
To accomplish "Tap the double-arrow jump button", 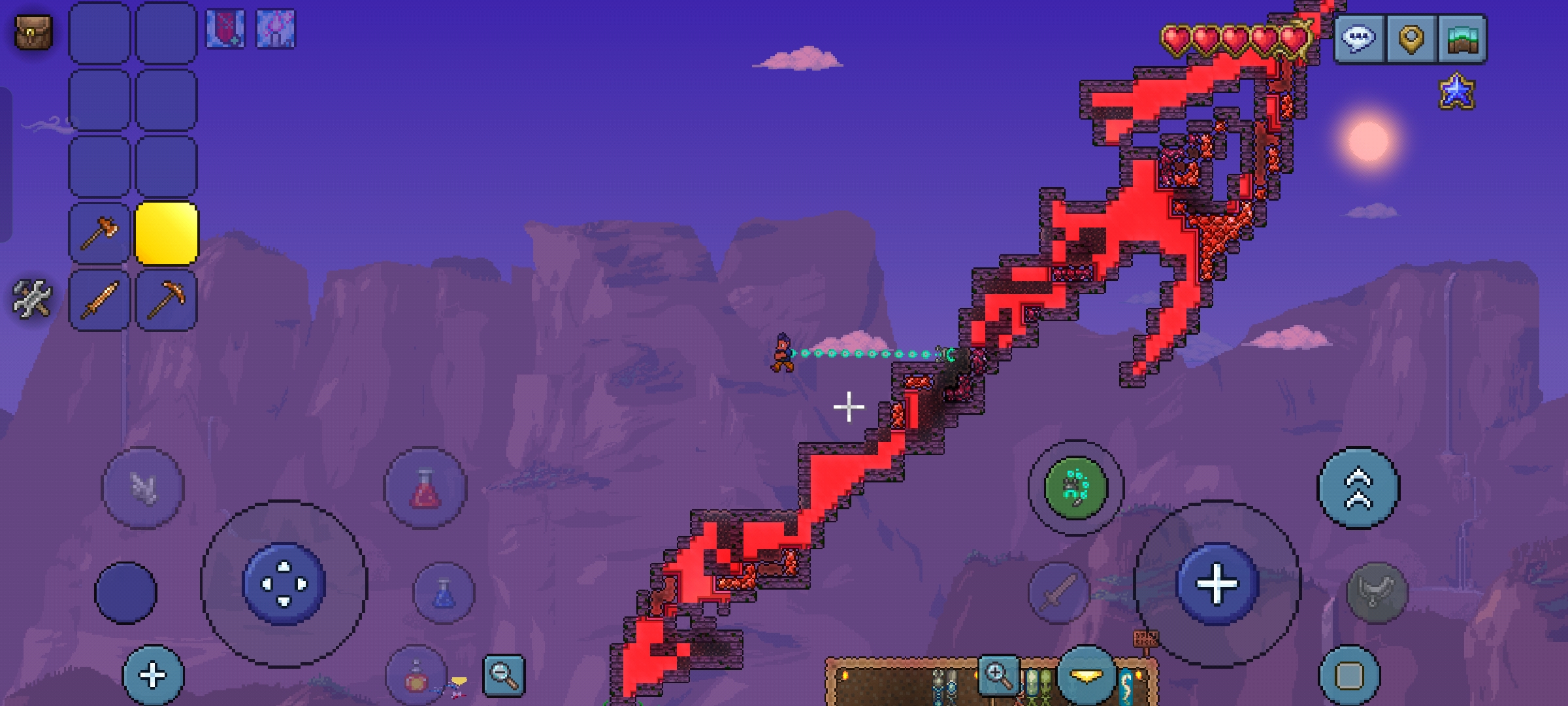I will click(1358, 488).
